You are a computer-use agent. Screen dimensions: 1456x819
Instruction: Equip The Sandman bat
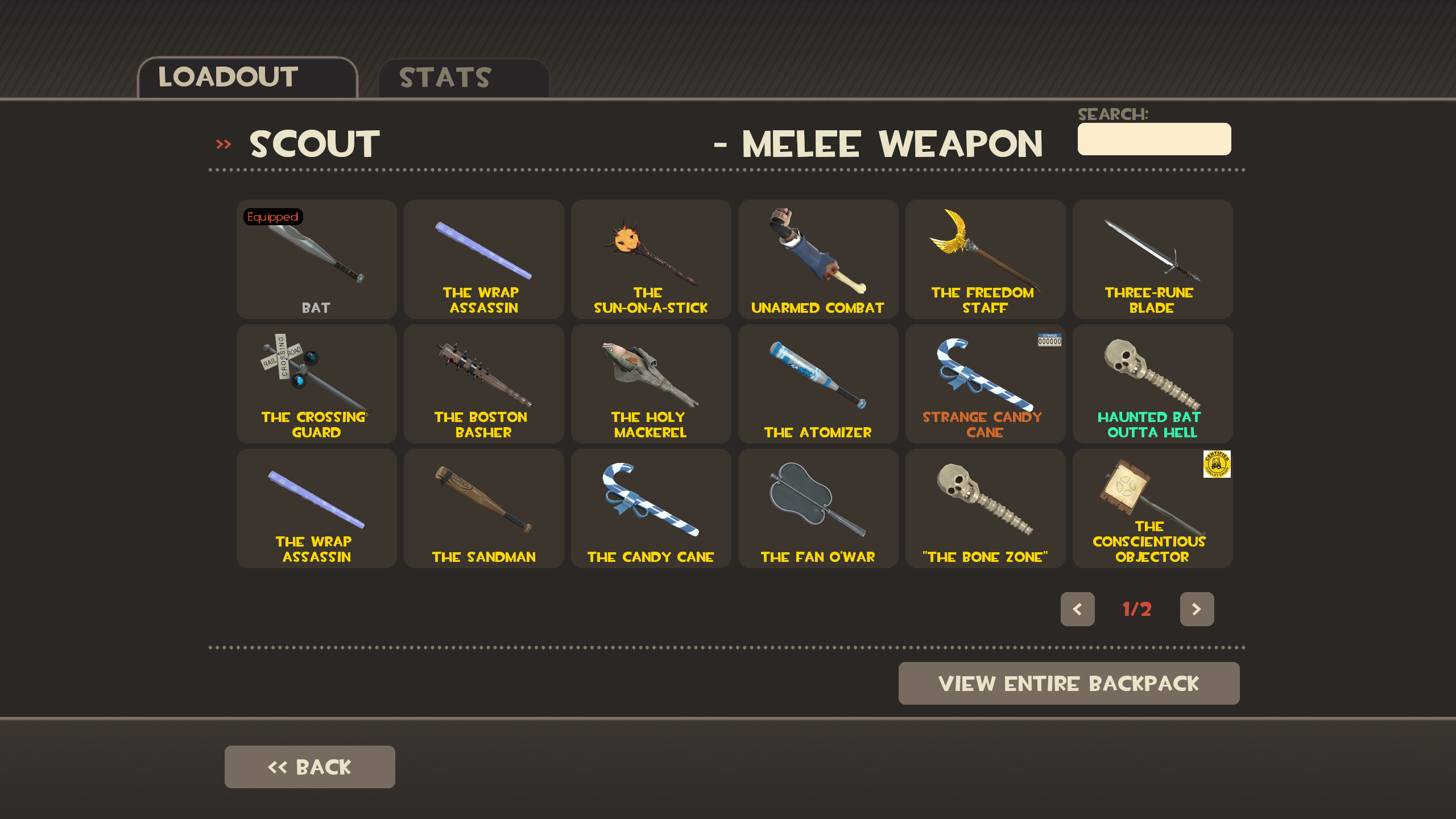click(x=483, y=508)
